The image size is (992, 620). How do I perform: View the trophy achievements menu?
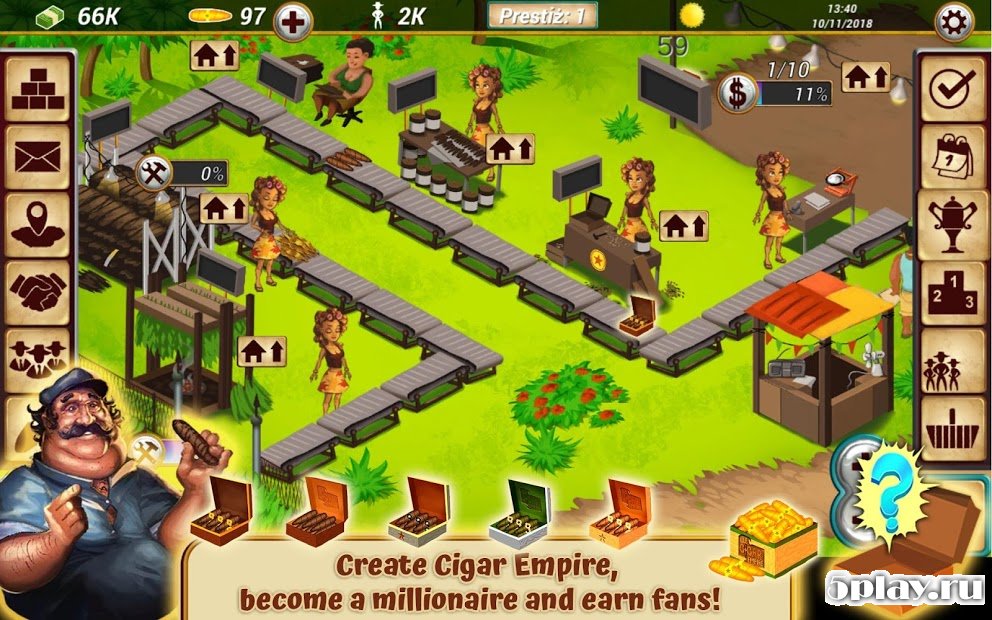pos(951,224)
